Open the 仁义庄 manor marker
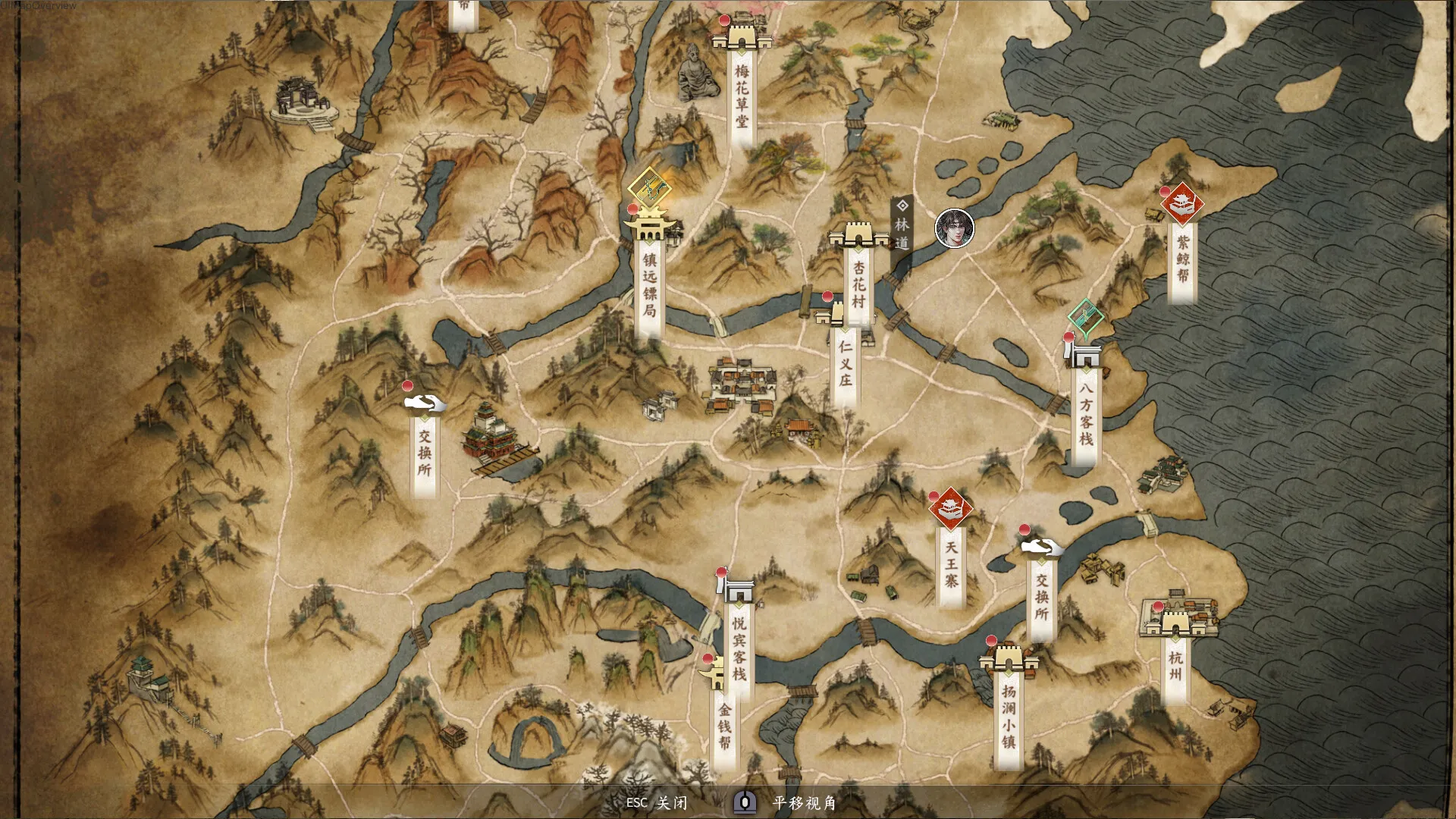The height and width of the screenshot is (819, 1456). tap(839, 314)
